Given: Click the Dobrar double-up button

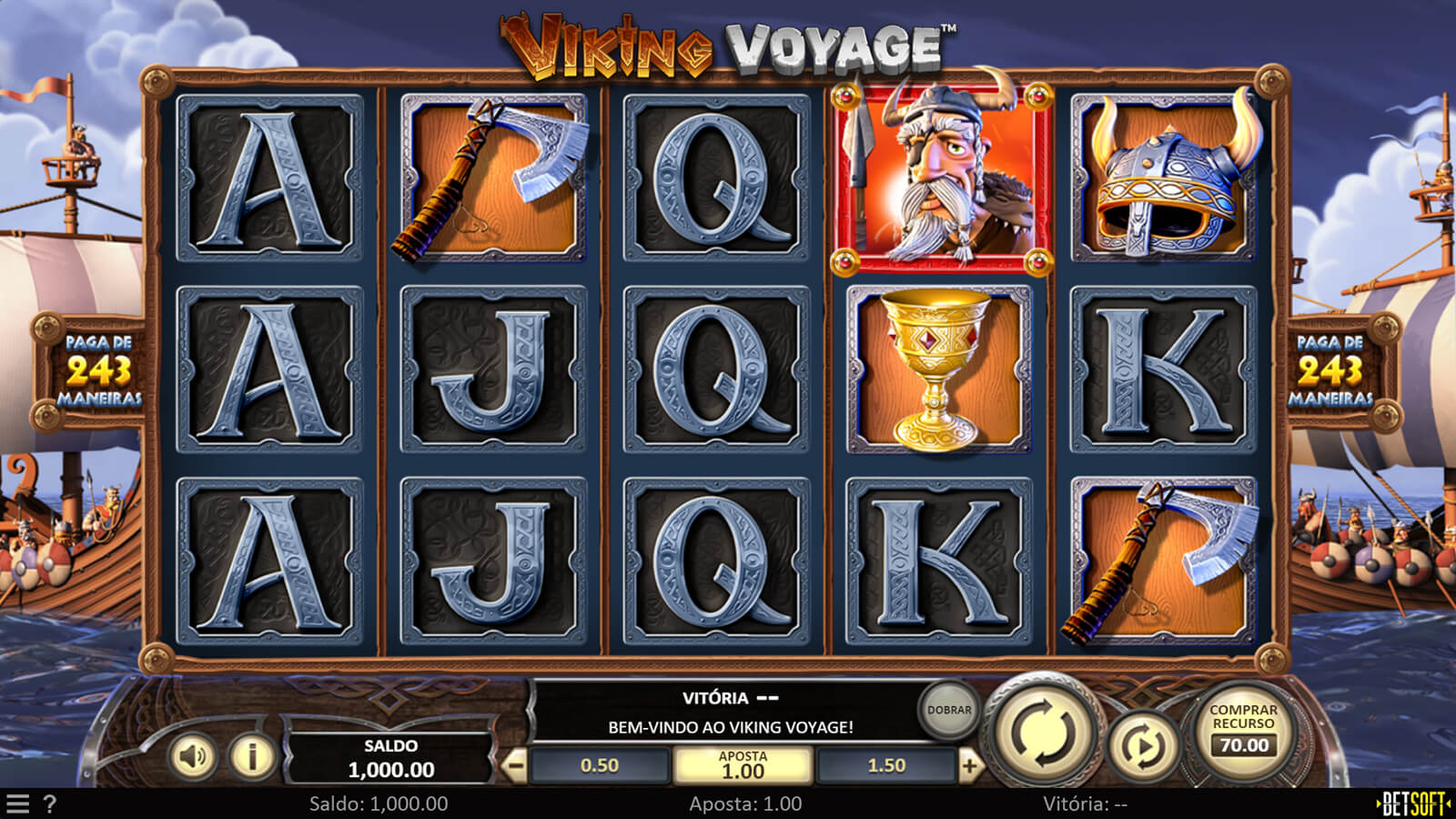Looking at the screenshot, I should tap(948, 710).
